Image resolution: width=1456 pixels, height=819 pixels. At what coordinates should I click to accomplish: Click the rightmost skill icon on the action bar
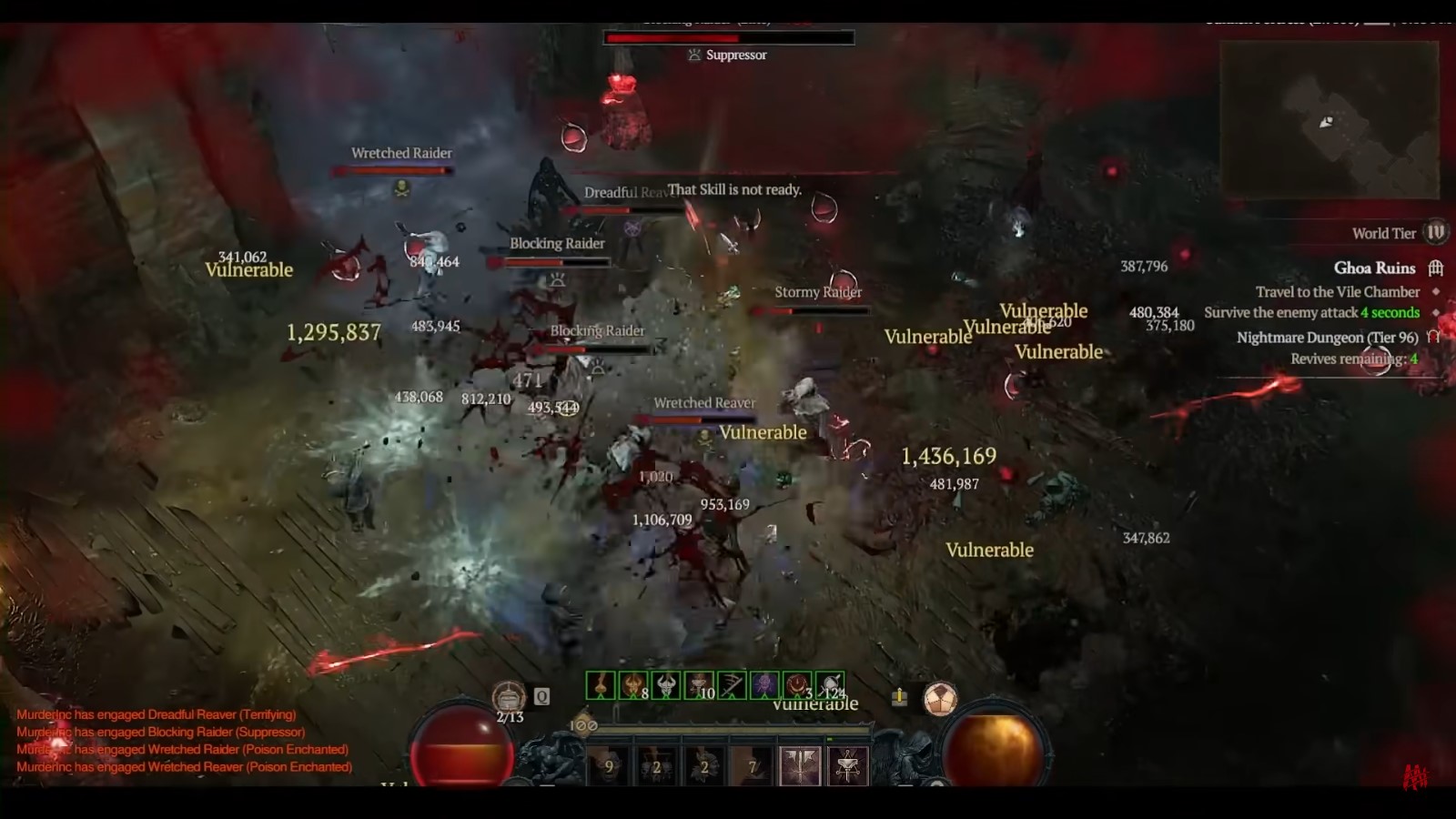(x=846, y=766)
